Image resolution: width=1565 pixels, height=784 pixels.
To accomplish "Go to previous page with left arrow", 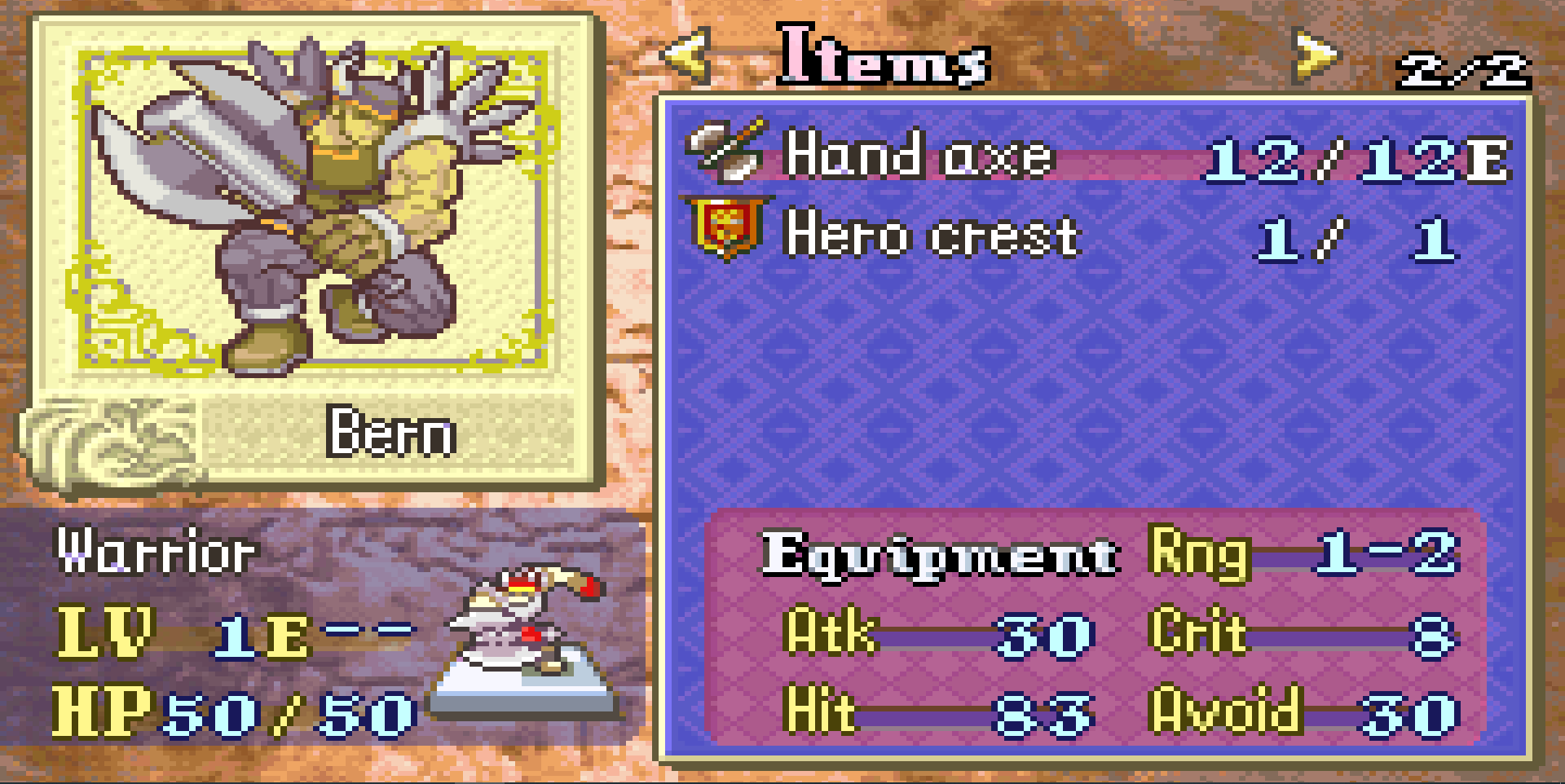I will (x=687, y=55).
